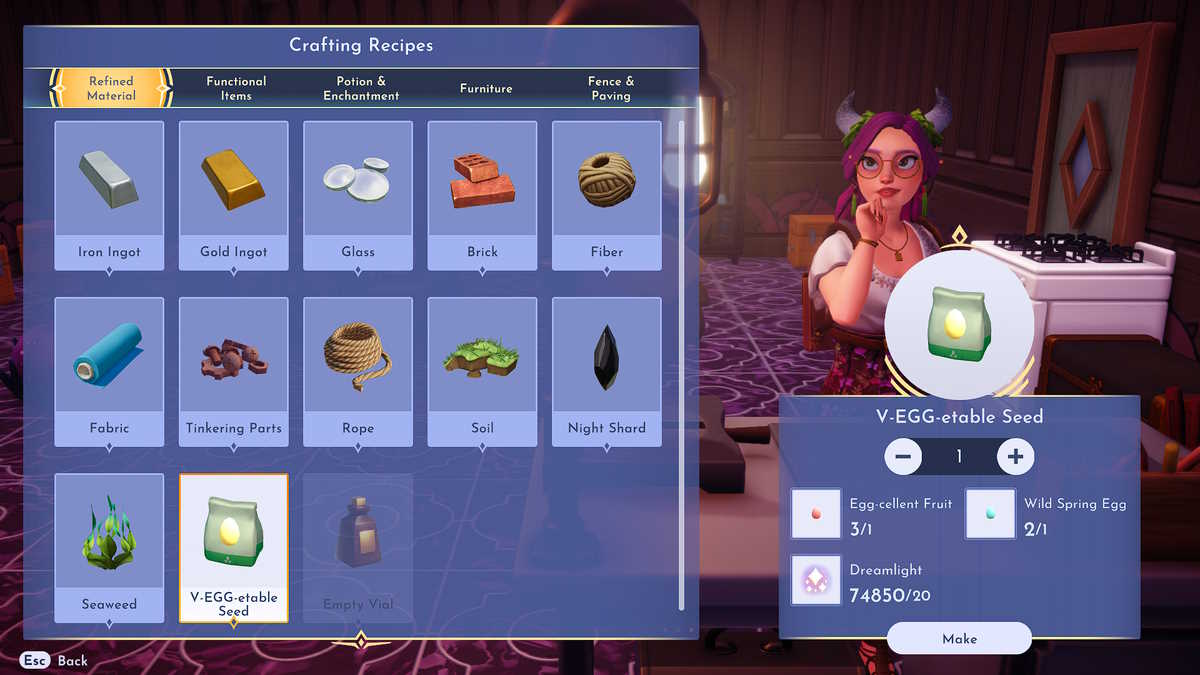Increase the craft quantity with plus
Viewport: 1200px width, 675px height.
coord(1015,457)
